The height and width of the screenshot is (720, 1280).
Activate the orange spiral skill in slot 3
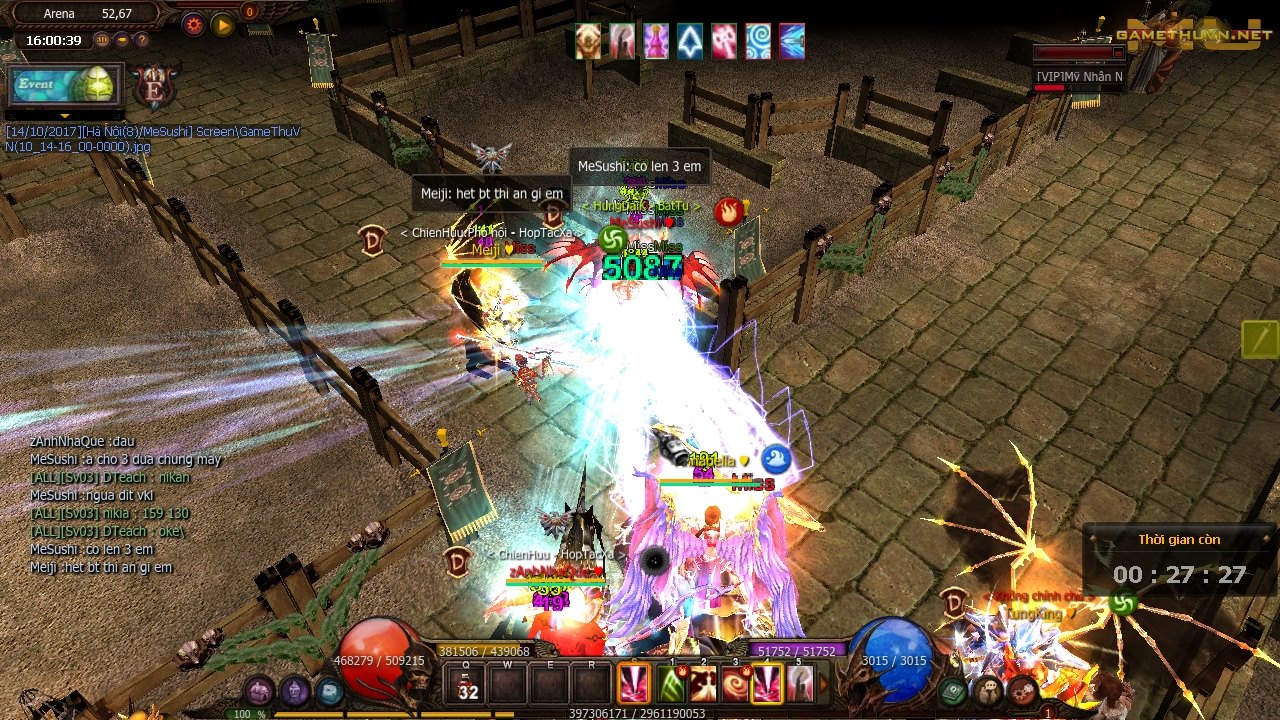(735, 684)
